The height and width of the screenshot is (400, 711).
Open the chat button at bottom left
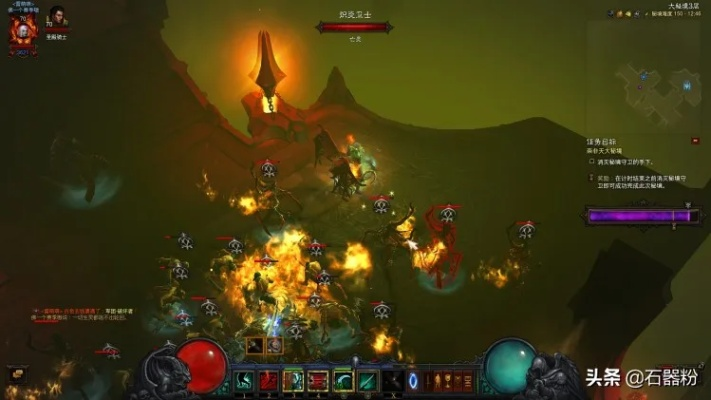click(16, 373)
